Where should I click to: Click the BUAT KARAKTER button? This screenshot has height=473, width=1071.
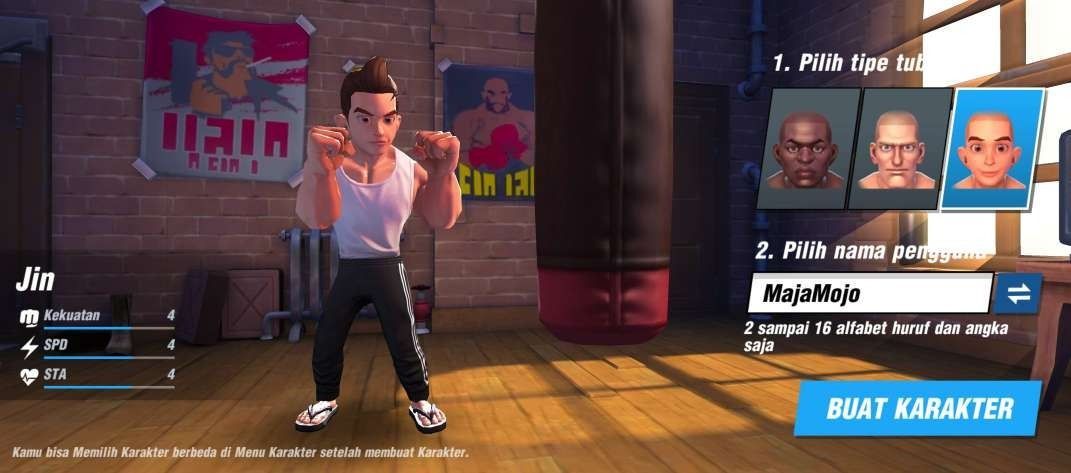click(918, 408)
